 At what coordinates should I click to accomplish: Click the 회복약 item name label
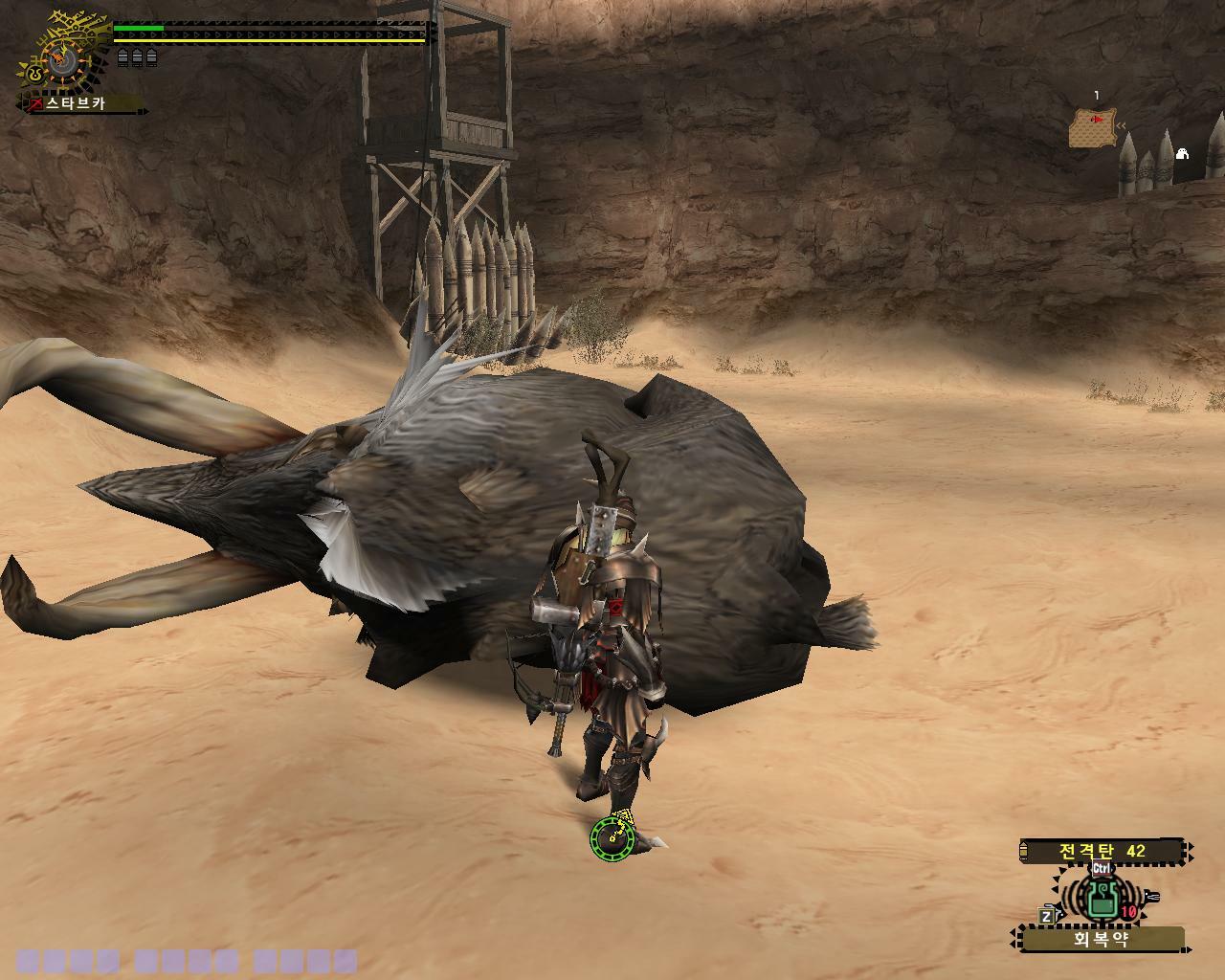[x=1101, y=940]
